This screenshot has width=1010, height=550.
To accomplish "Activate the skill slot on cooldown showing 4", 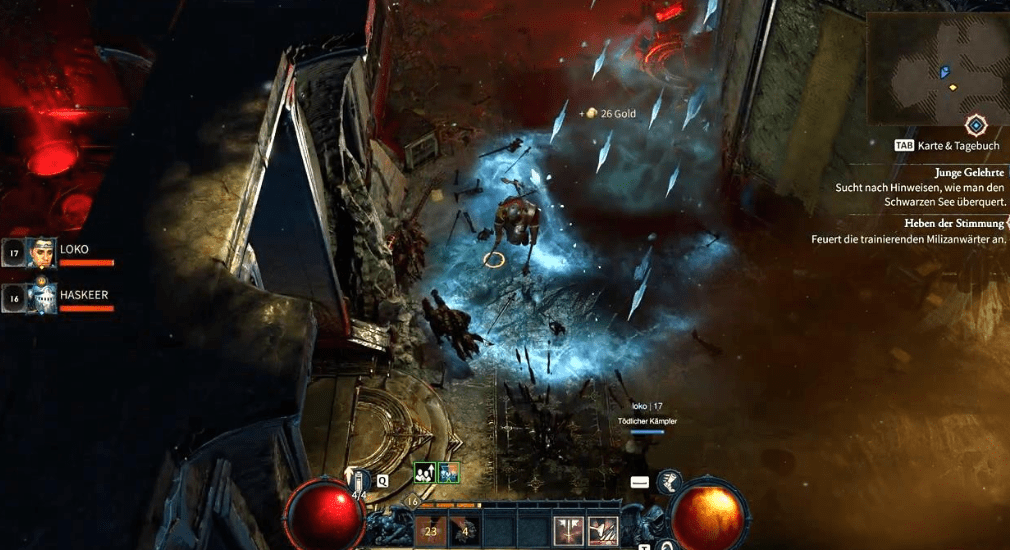I will (465, 531).
